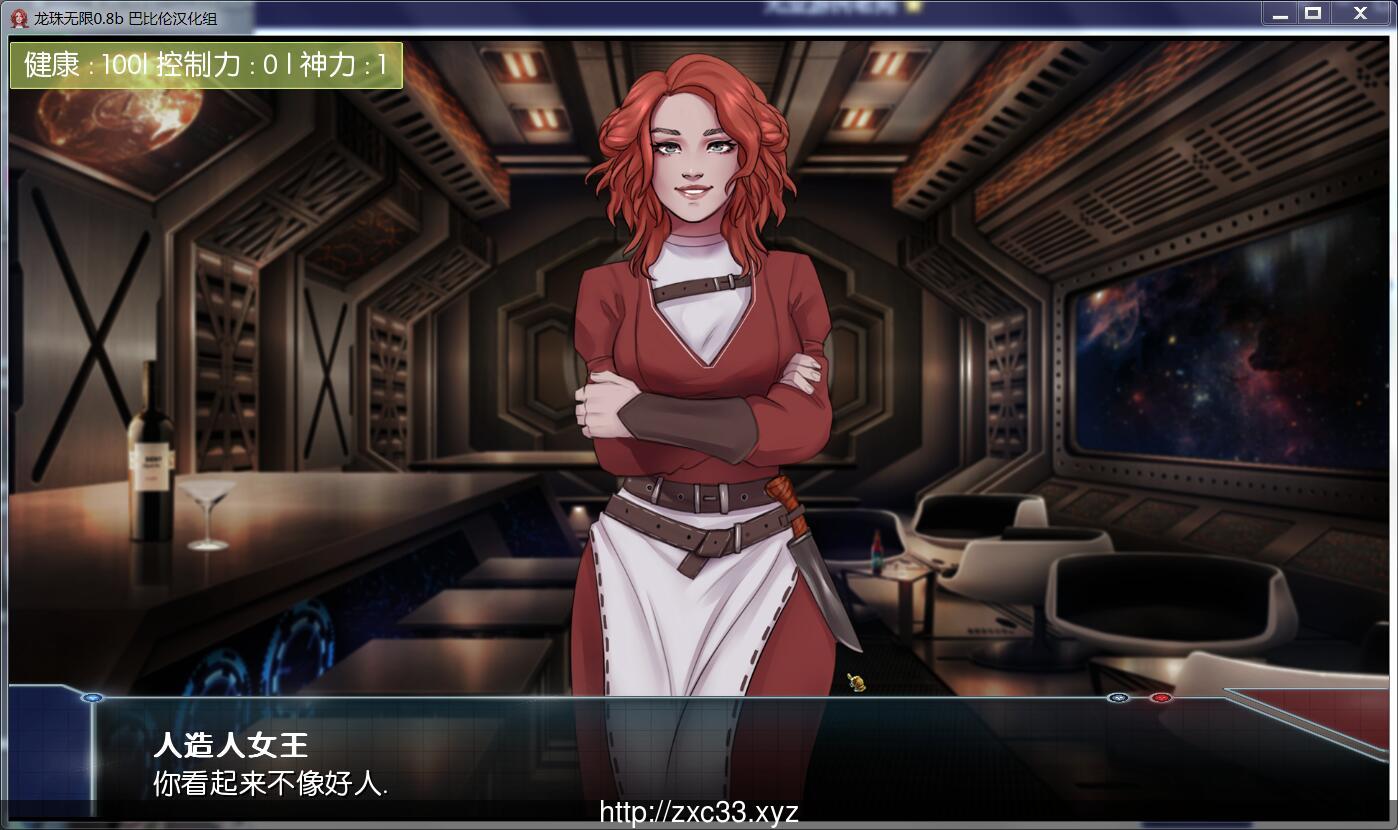Click the speaker name 人造人女王
Image resolution: width=1398 pixels, height=830 pixels.
pyautogui.click(x=230, y=746)
